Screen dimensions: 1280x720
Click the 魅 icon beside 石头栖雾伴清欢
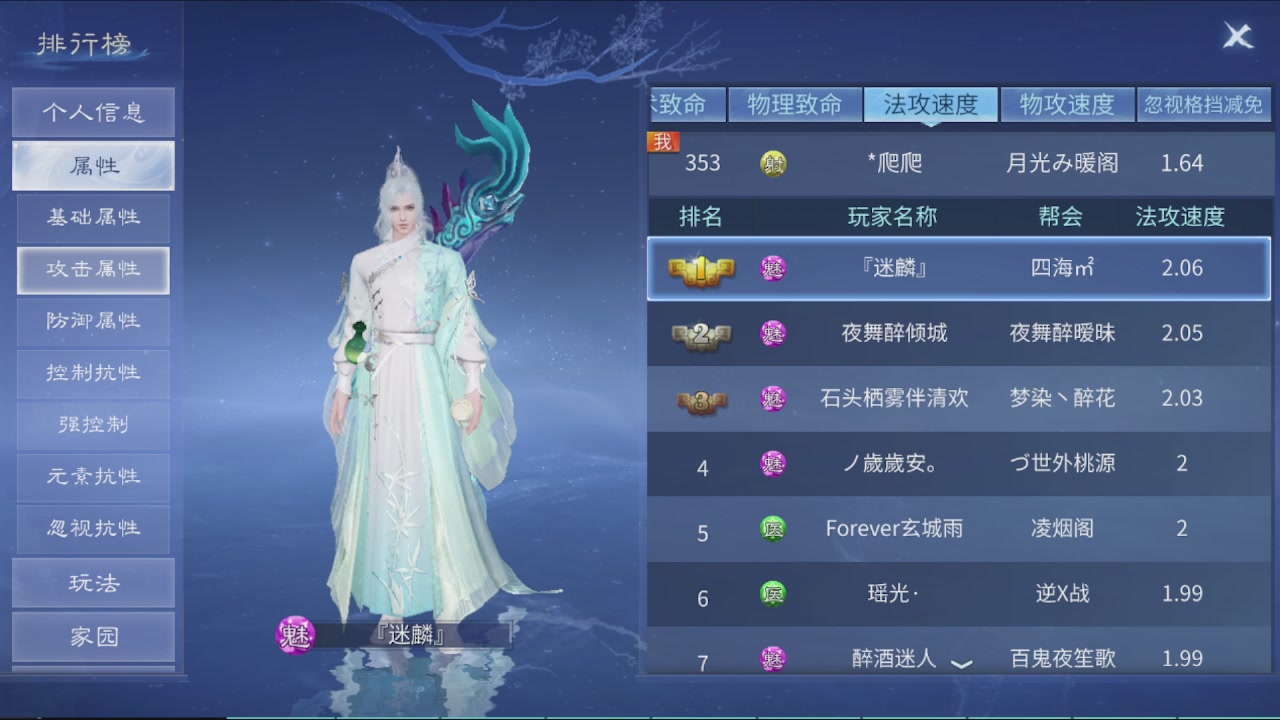point(772,398)
